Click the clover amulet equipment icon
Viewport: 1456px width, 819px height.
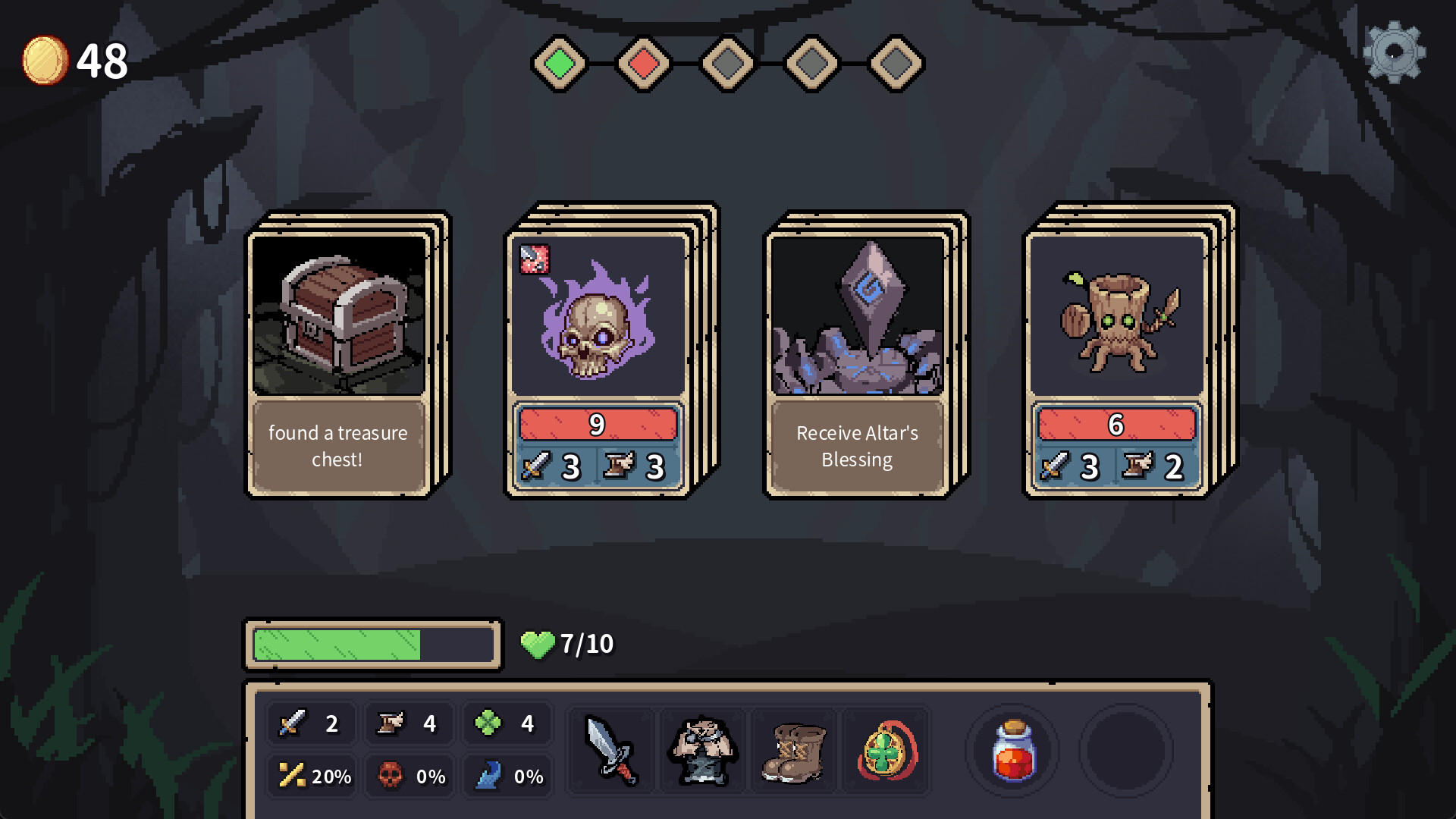click(884, 751)
